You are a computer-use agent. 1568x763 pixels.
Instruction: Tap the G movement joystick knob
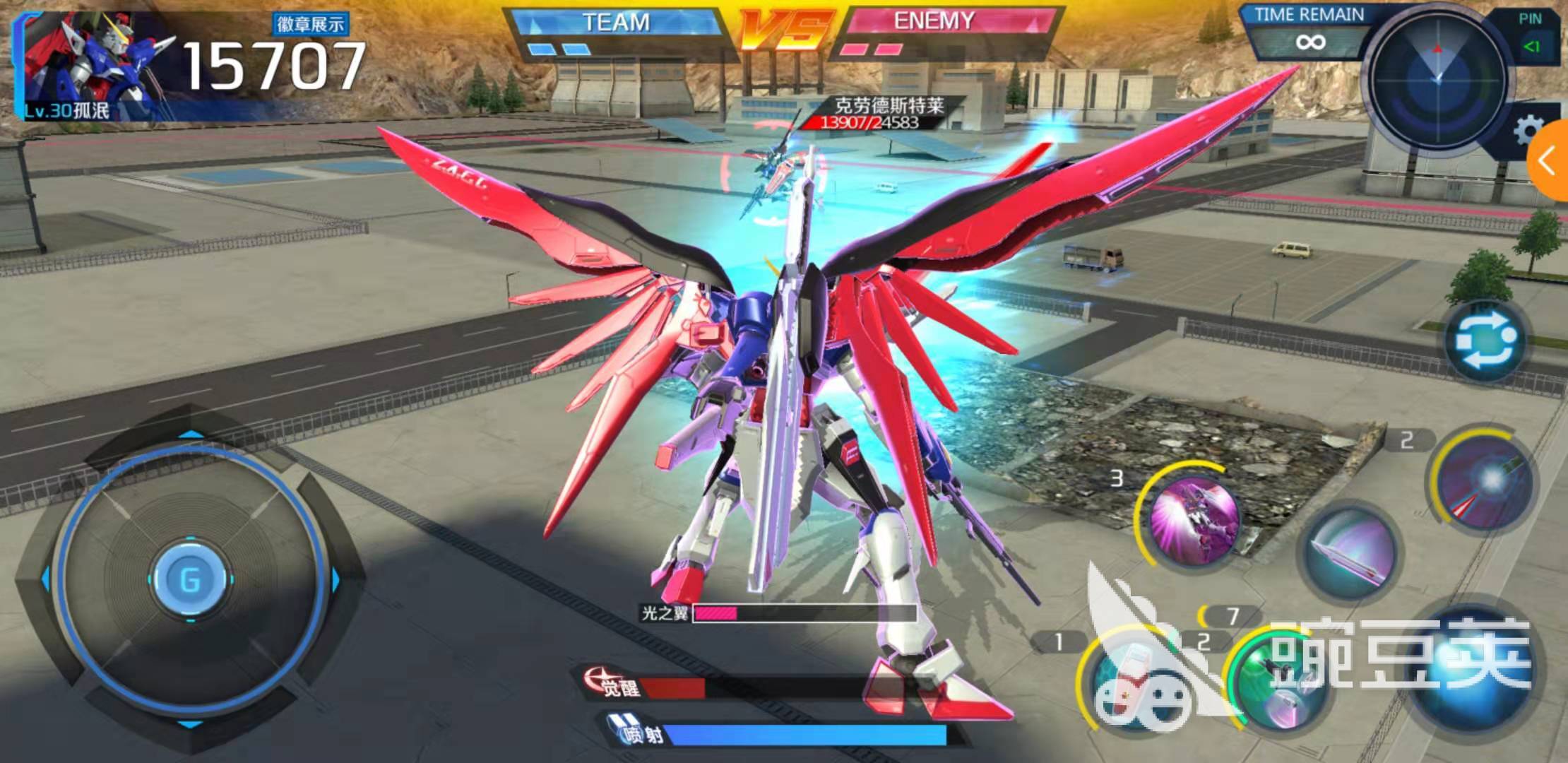(190, 579)
